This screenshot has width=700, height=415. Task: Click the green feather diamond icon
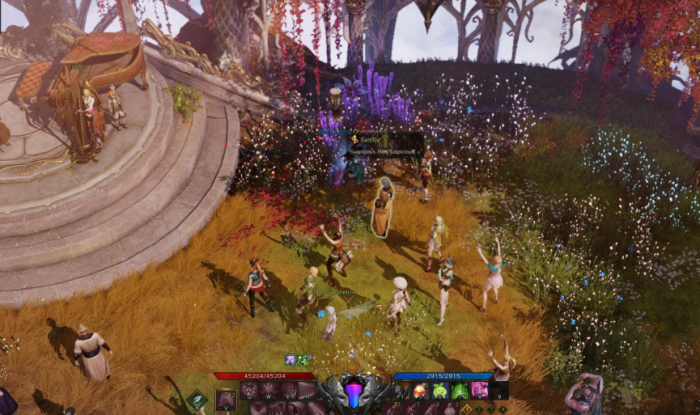click(x=199, y=400)
